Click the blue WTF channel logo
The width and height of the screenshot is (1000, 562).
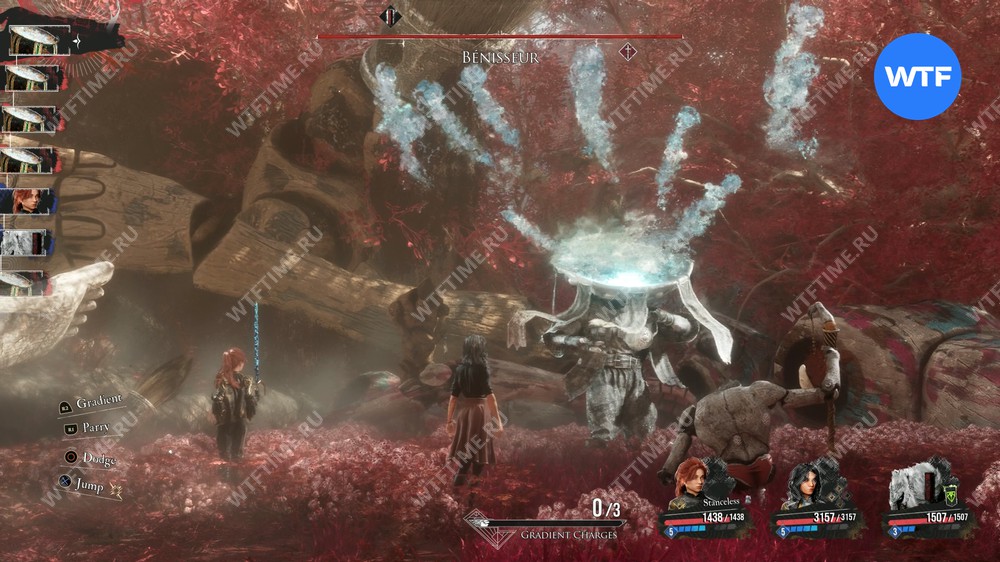pos(917,76)
